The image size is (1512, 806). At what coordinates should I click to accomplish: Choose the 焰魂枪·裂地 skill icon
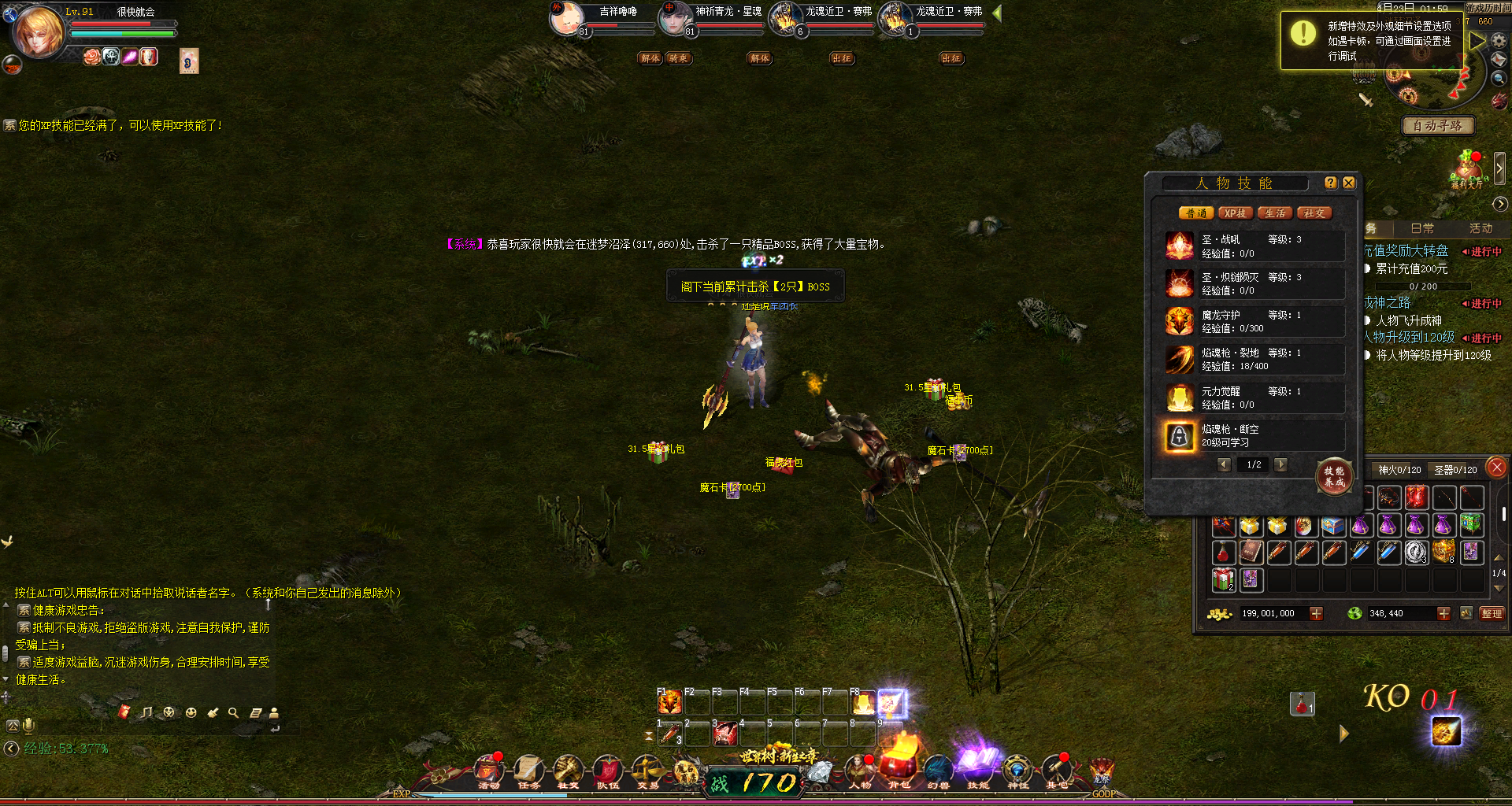[x=1180, y=360]
